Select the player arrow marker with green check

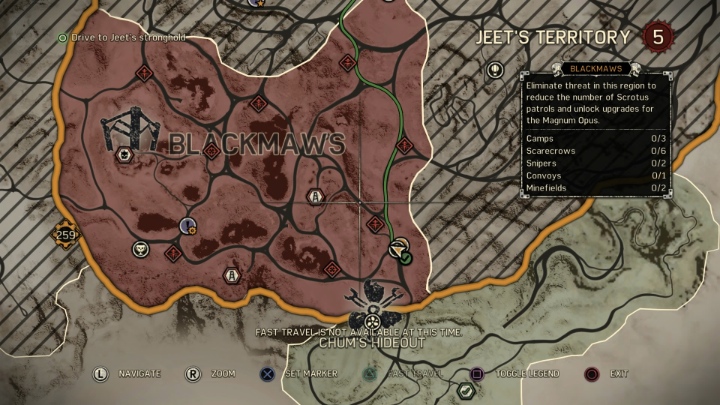click(x=398, y=250)
